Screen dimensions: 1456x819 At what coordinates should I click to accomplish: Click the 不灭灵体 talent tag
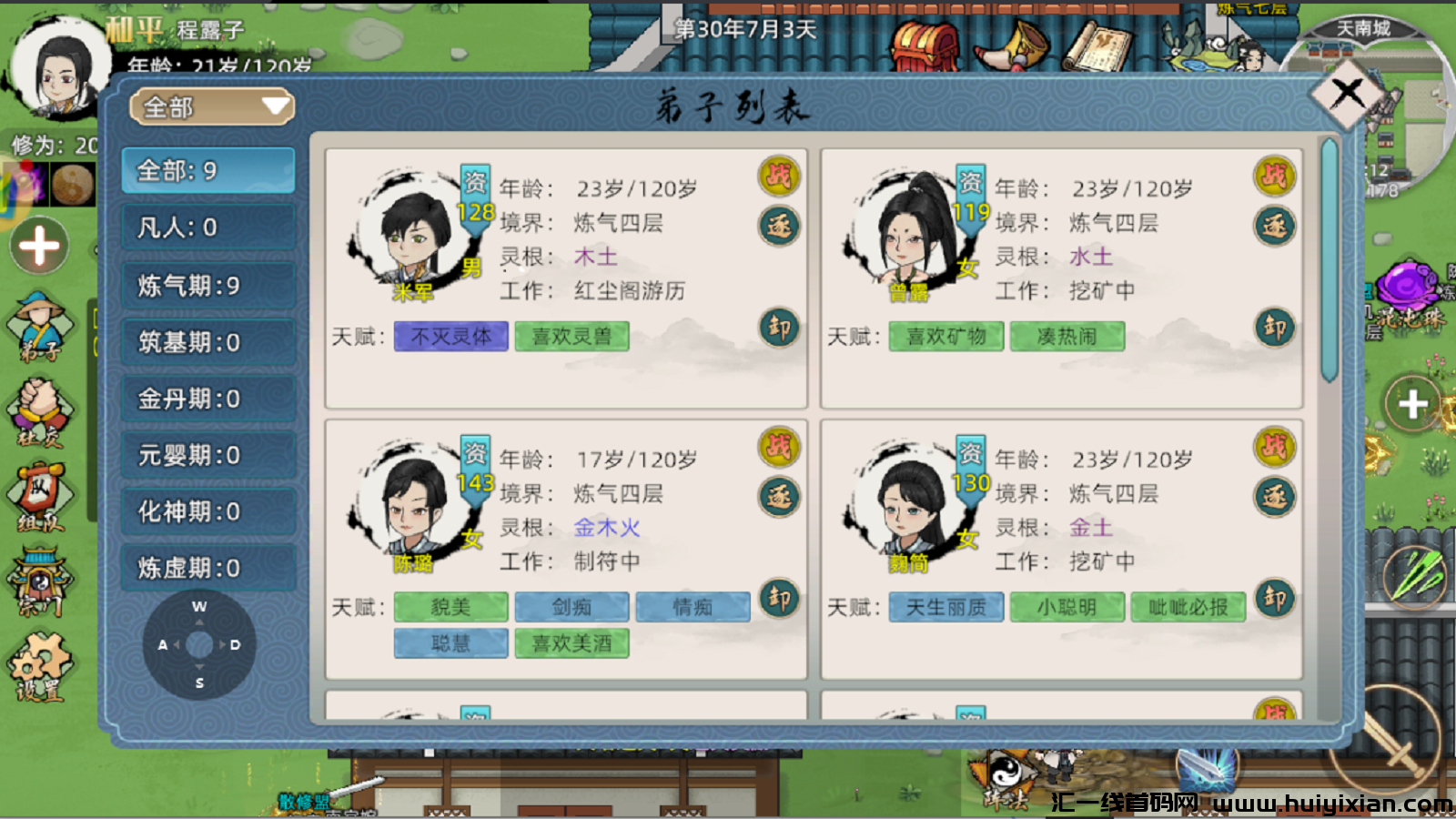450,337
